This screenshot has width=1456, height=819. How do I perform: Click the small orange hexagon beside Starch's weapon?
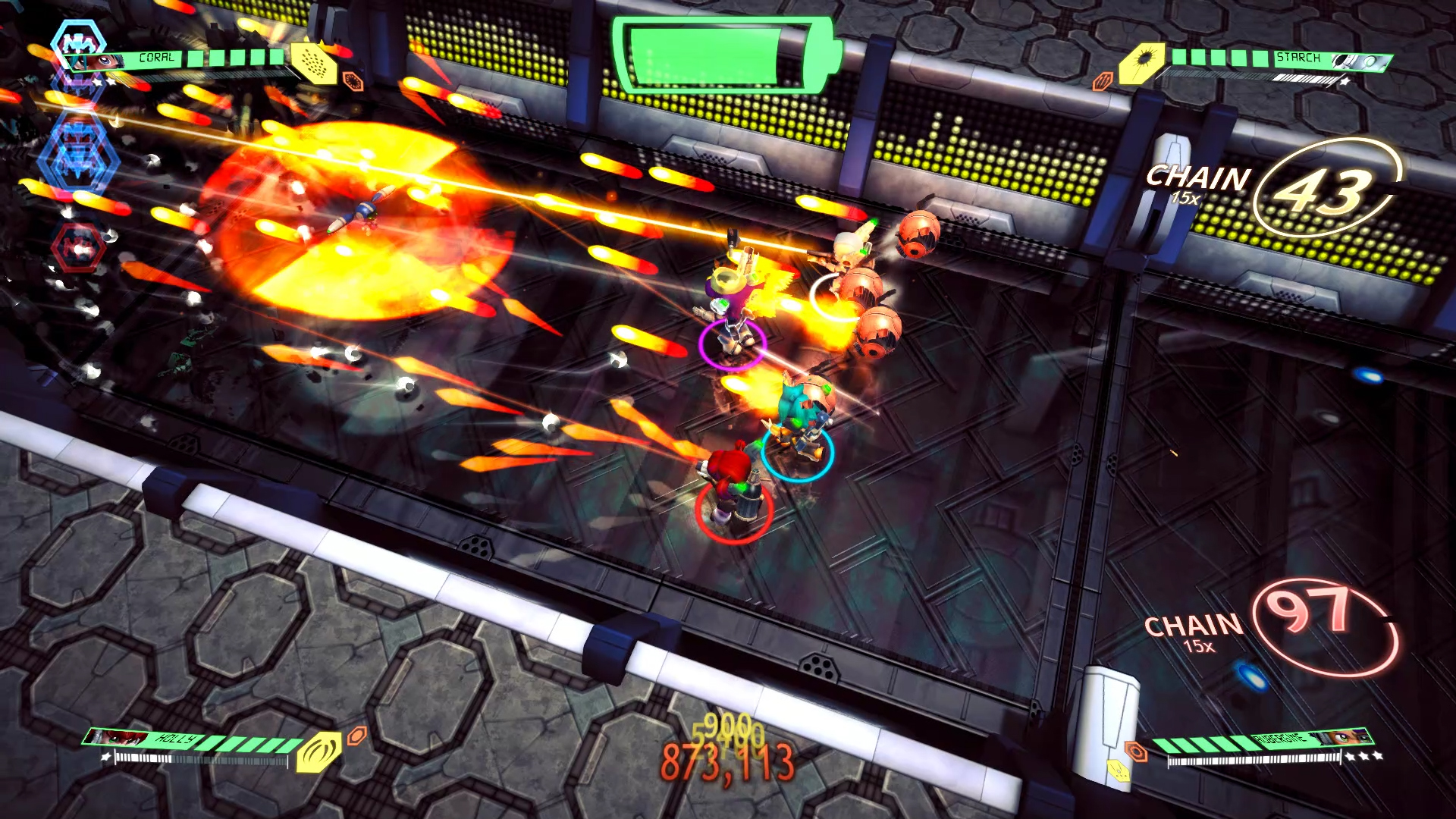pyautogui.click(x=1103, y=80)
